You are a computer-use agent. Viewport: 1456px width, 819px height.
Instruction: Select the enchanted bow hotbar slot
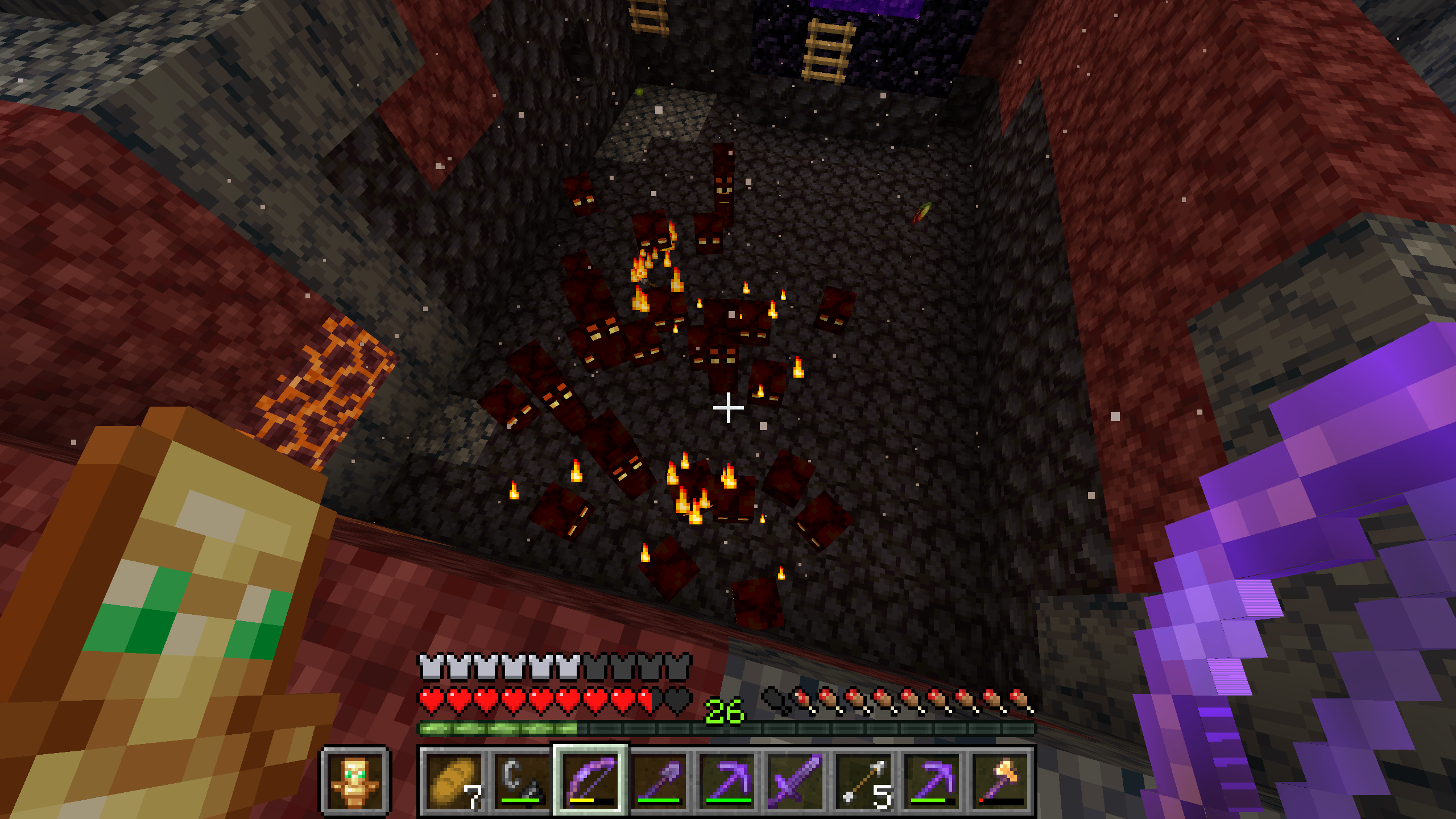click(590, 780)
